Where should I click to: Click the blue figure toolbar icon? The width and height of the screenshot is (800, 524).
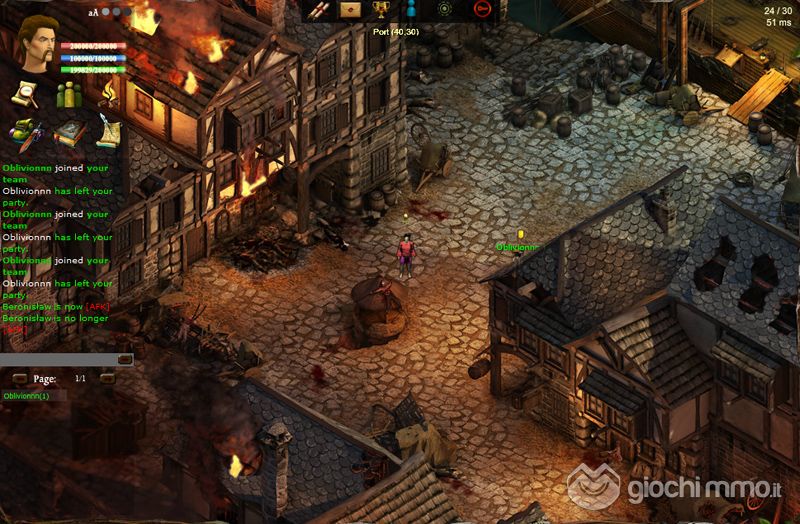click(x=412, y=10)
